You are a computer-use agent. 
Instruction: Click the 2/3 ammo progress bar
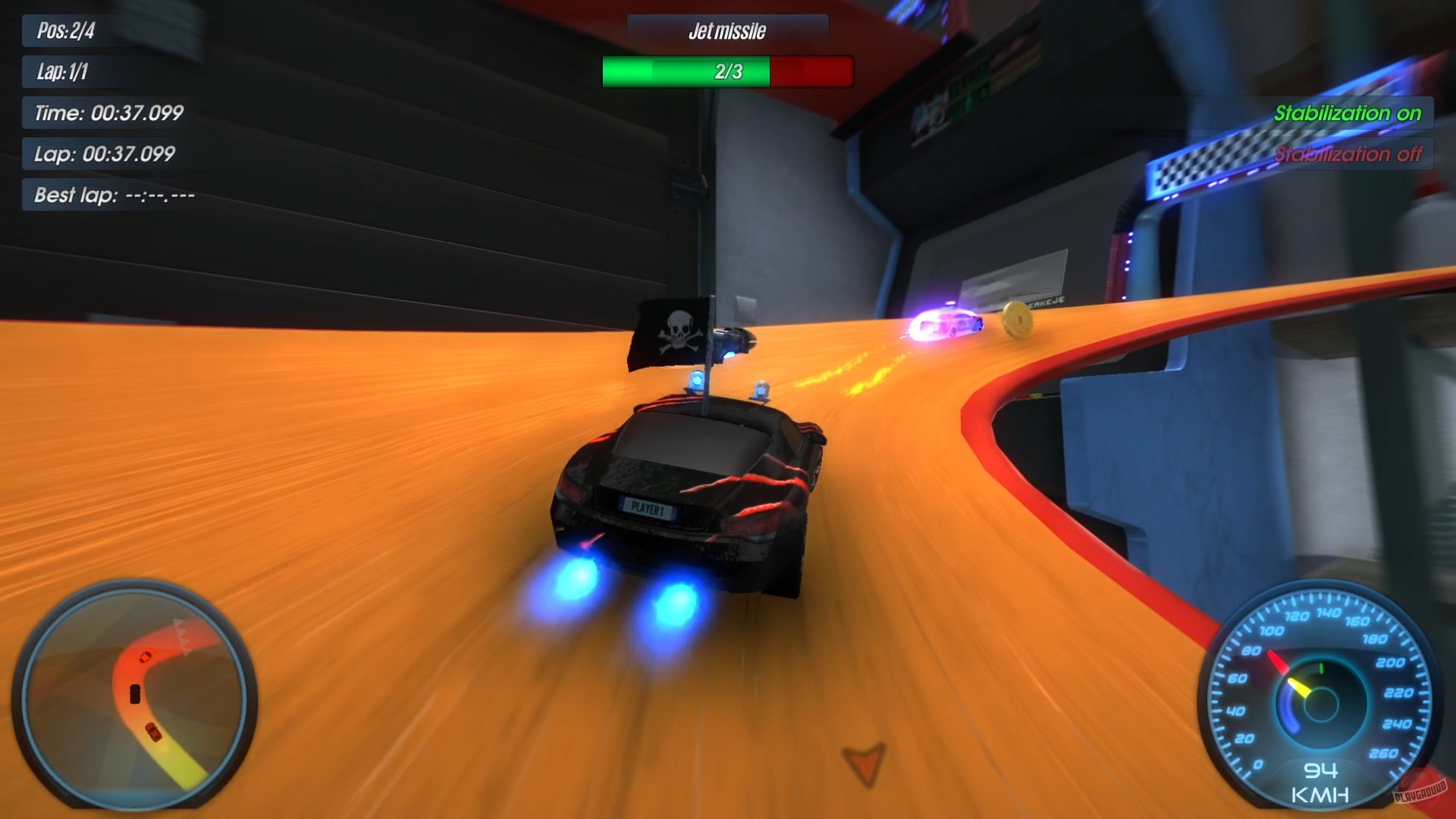(x=726, y=72)
